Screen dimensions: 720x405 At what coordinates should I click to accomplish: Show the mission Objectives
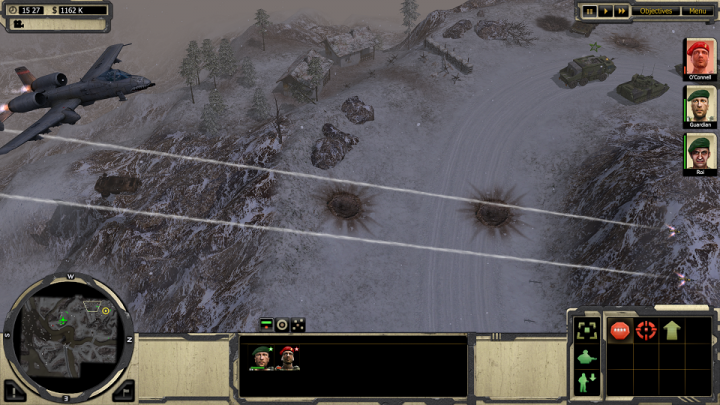coord(656,11)
